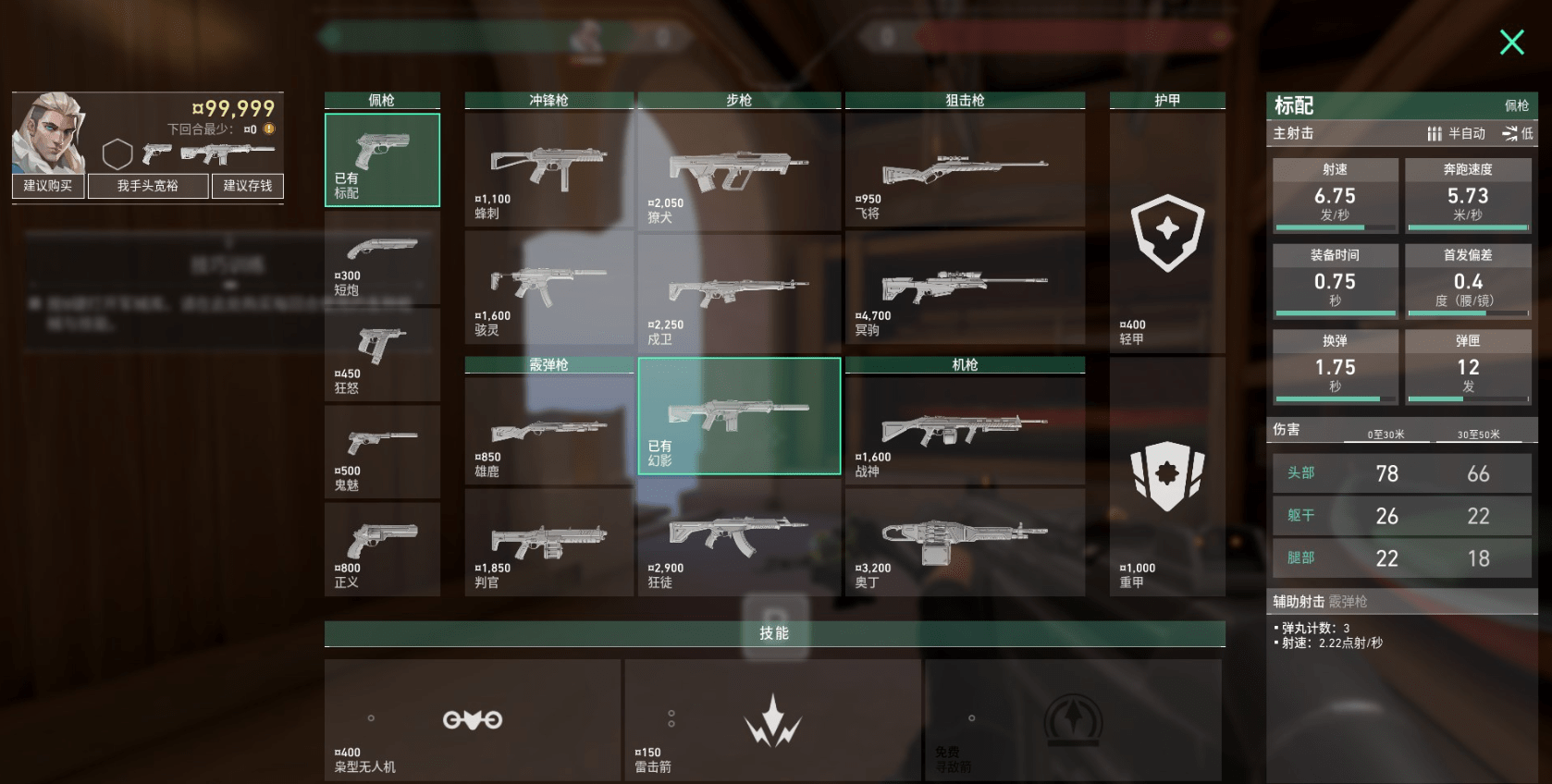Choose the 建议存钱 button
The height and width of the screenshot is (784, 1552).
[248, 186]
